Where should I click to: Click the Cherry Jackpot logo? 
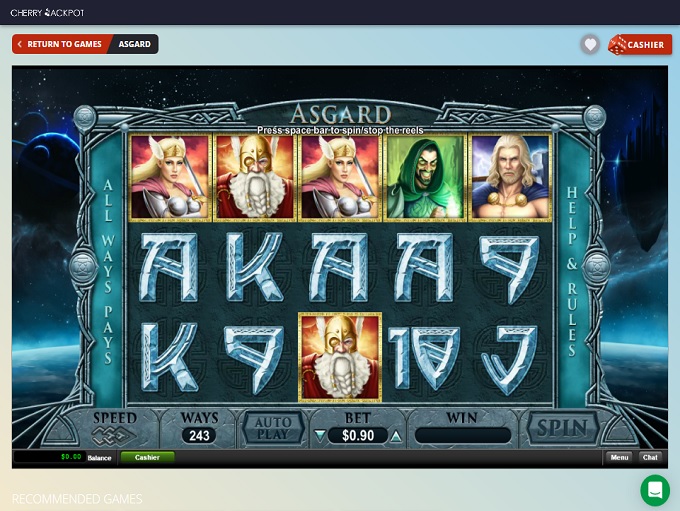click(48, 12)
